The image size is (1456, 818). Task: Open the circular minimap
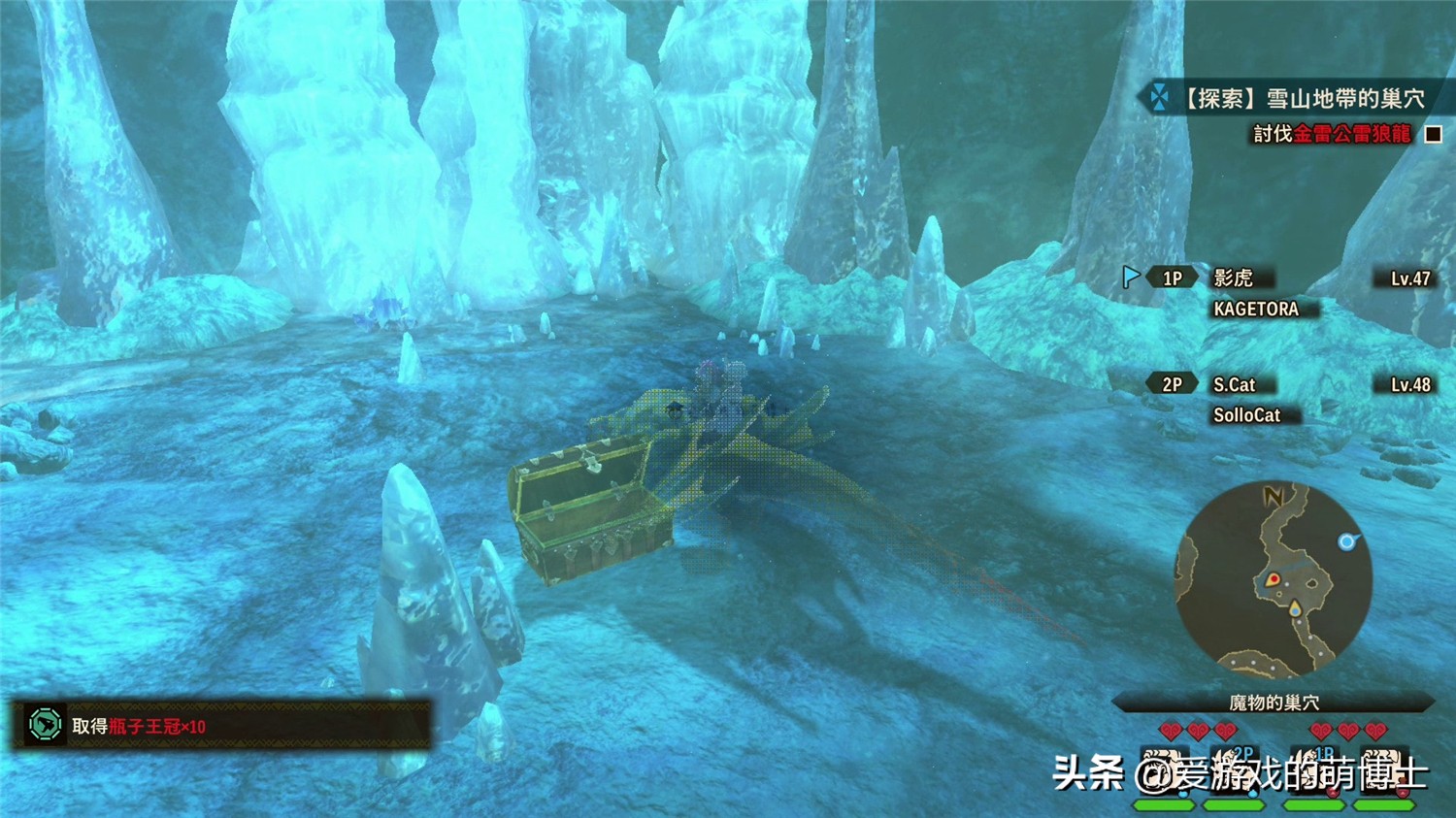coord(1274,579)
